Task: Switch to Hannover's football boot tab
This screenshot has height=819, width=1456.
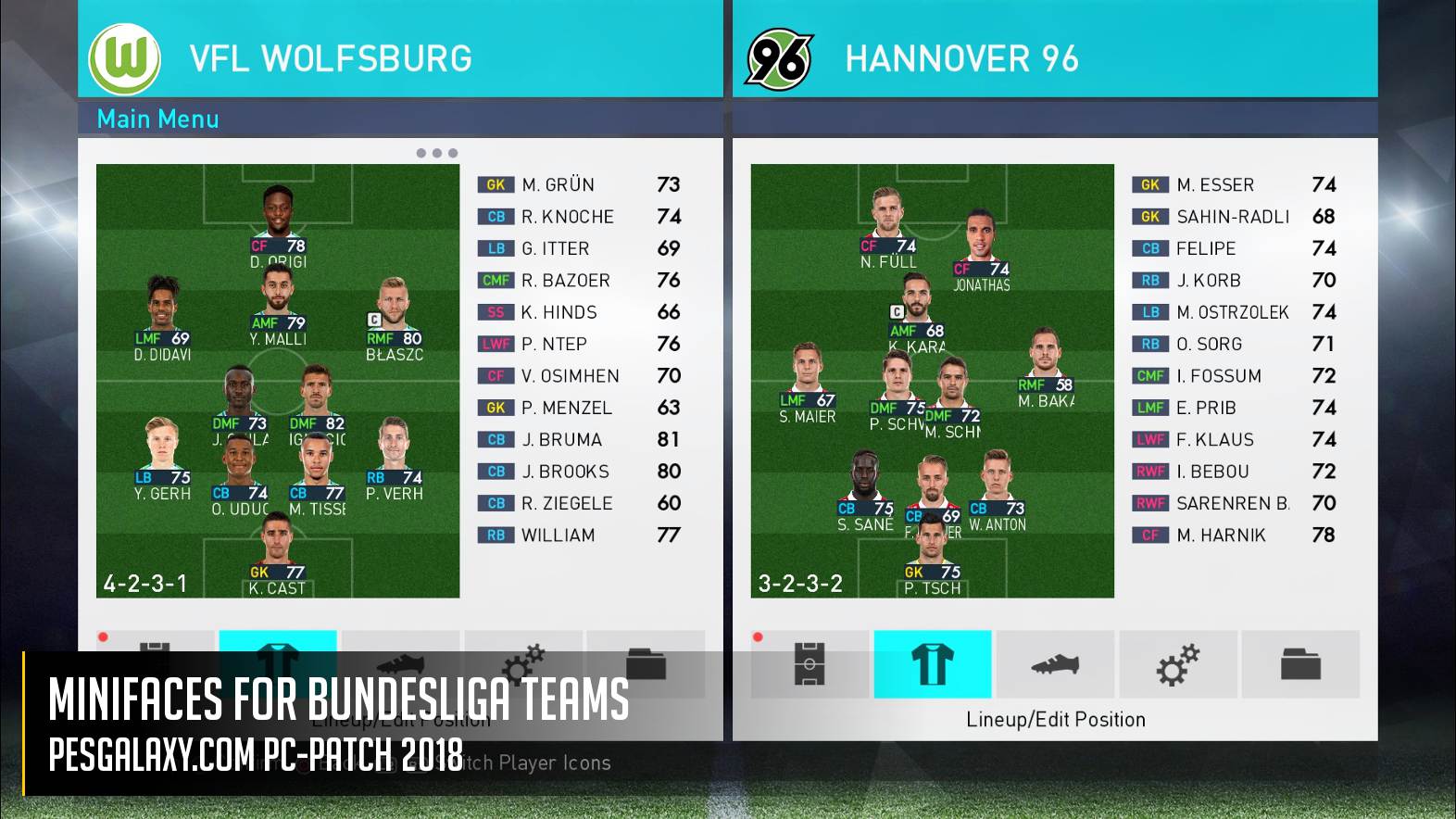Action: click(x=1055, y=664)
